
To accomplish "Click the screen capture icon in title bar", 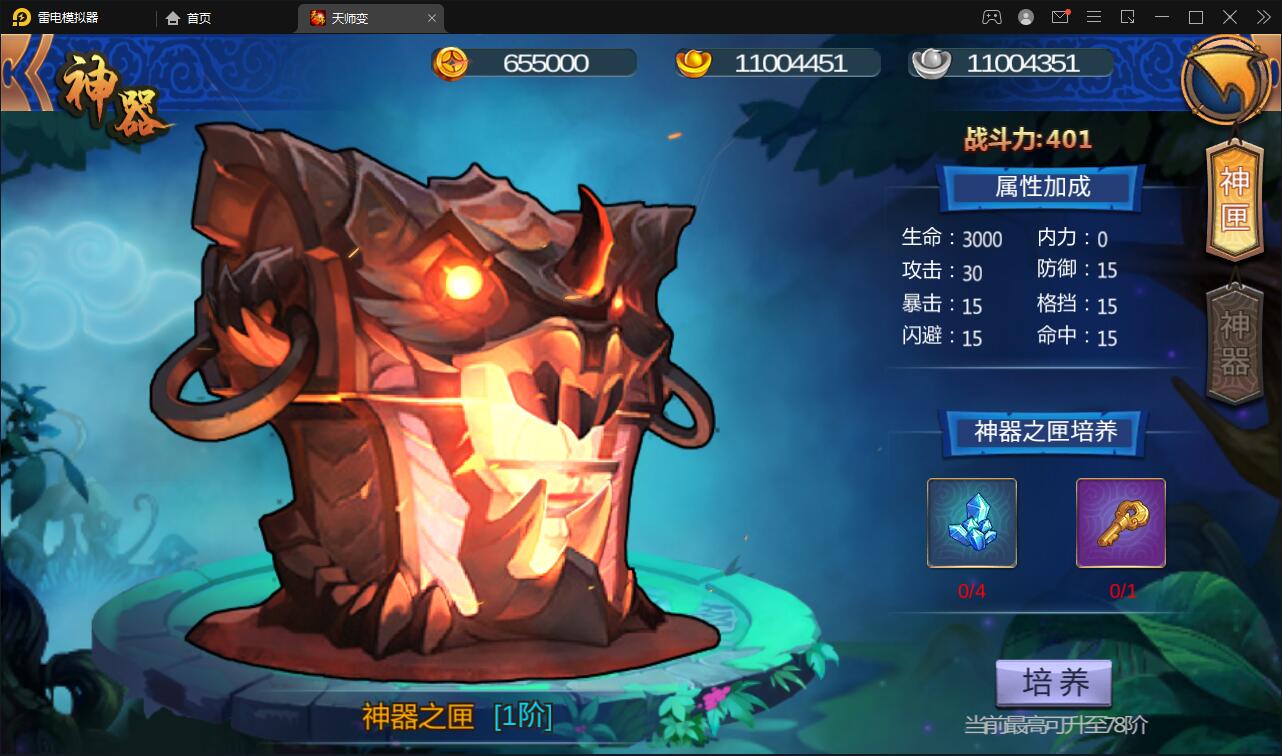I will point(1129,17).
